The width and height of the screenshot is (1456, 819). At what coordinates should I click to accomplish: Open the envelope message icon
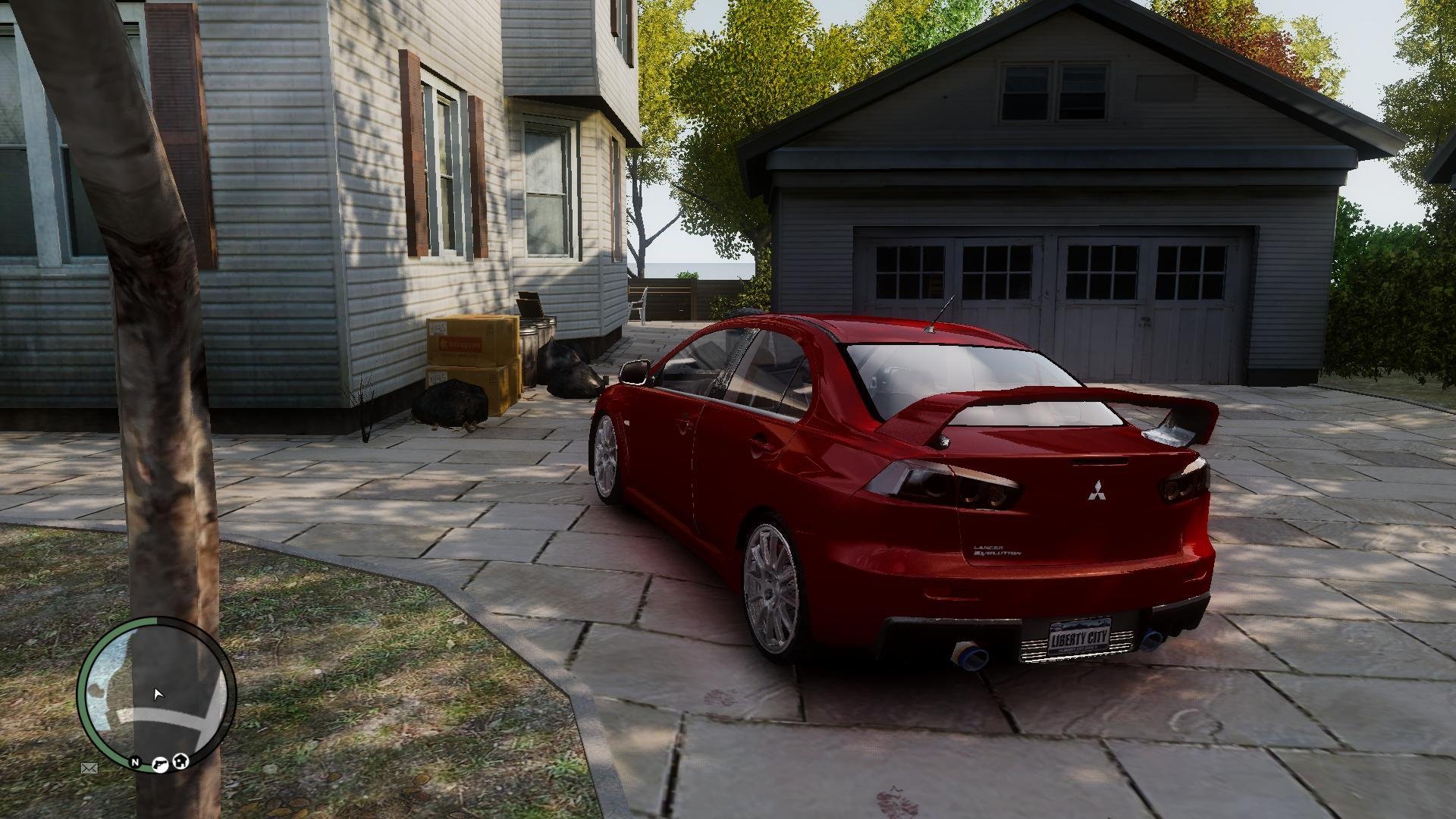coord(89,768)
